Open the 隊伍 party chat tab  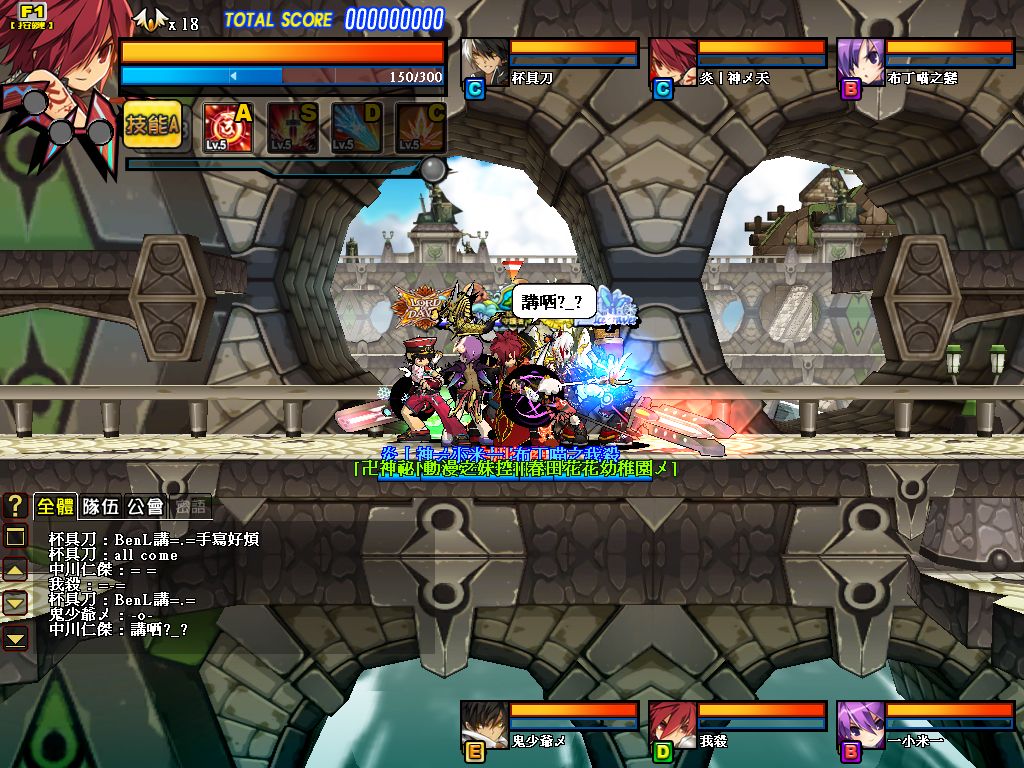click(101, 507)
